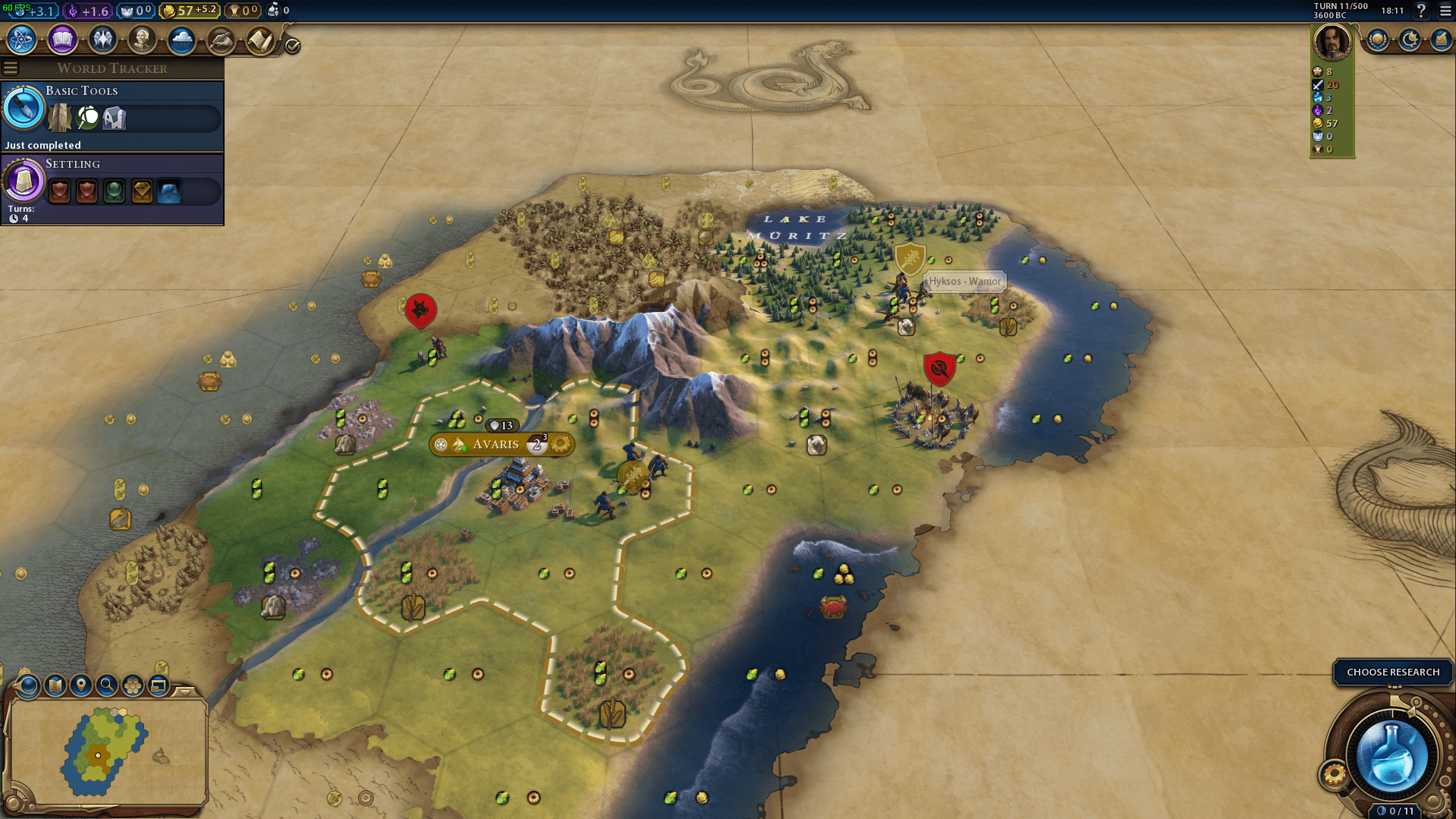Select the Avaris city banner
The image size is (1456, 819).
click(x=496, y=445)
